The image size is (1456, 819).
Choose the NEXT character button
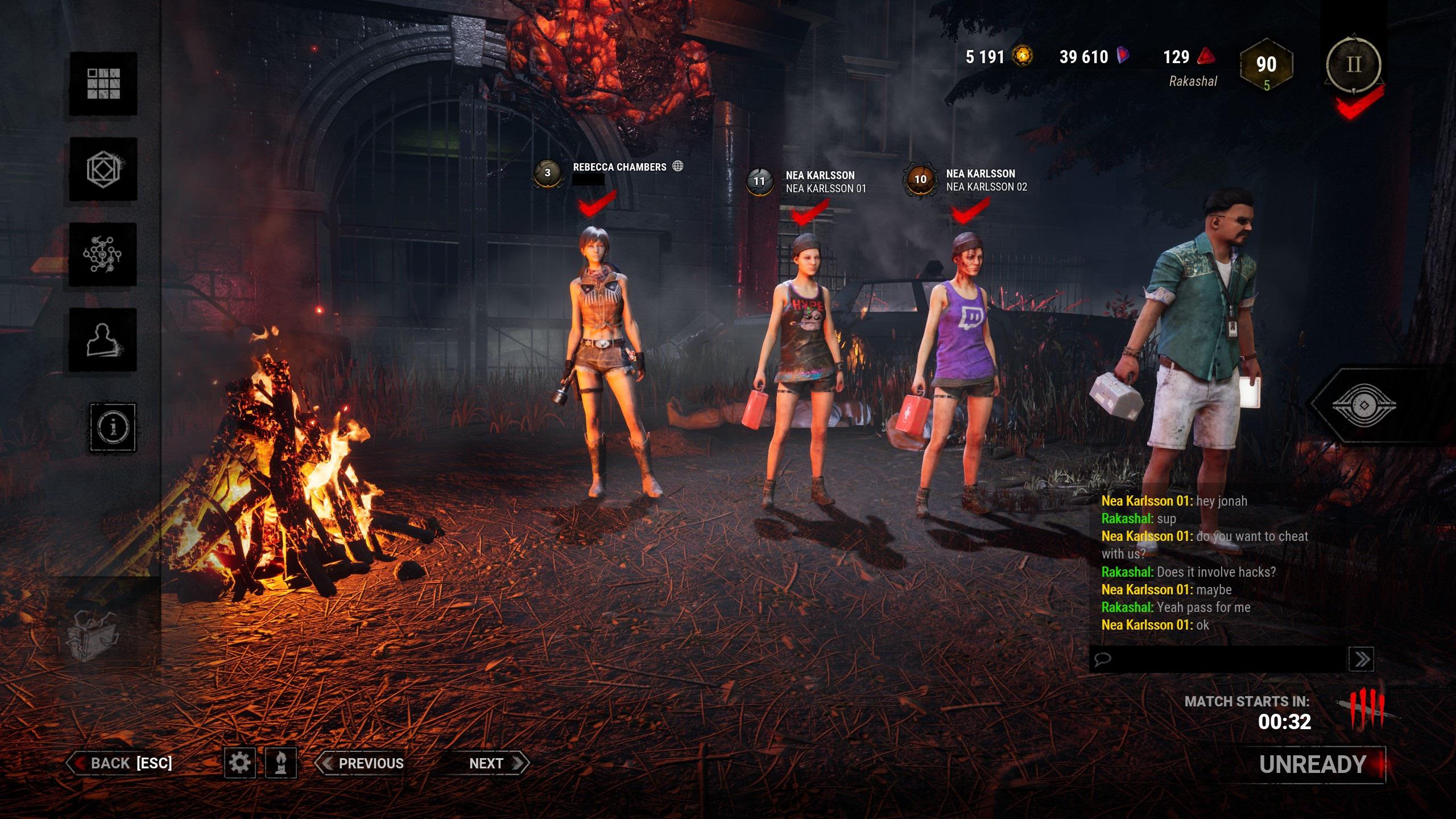click(x=494, y=763)
